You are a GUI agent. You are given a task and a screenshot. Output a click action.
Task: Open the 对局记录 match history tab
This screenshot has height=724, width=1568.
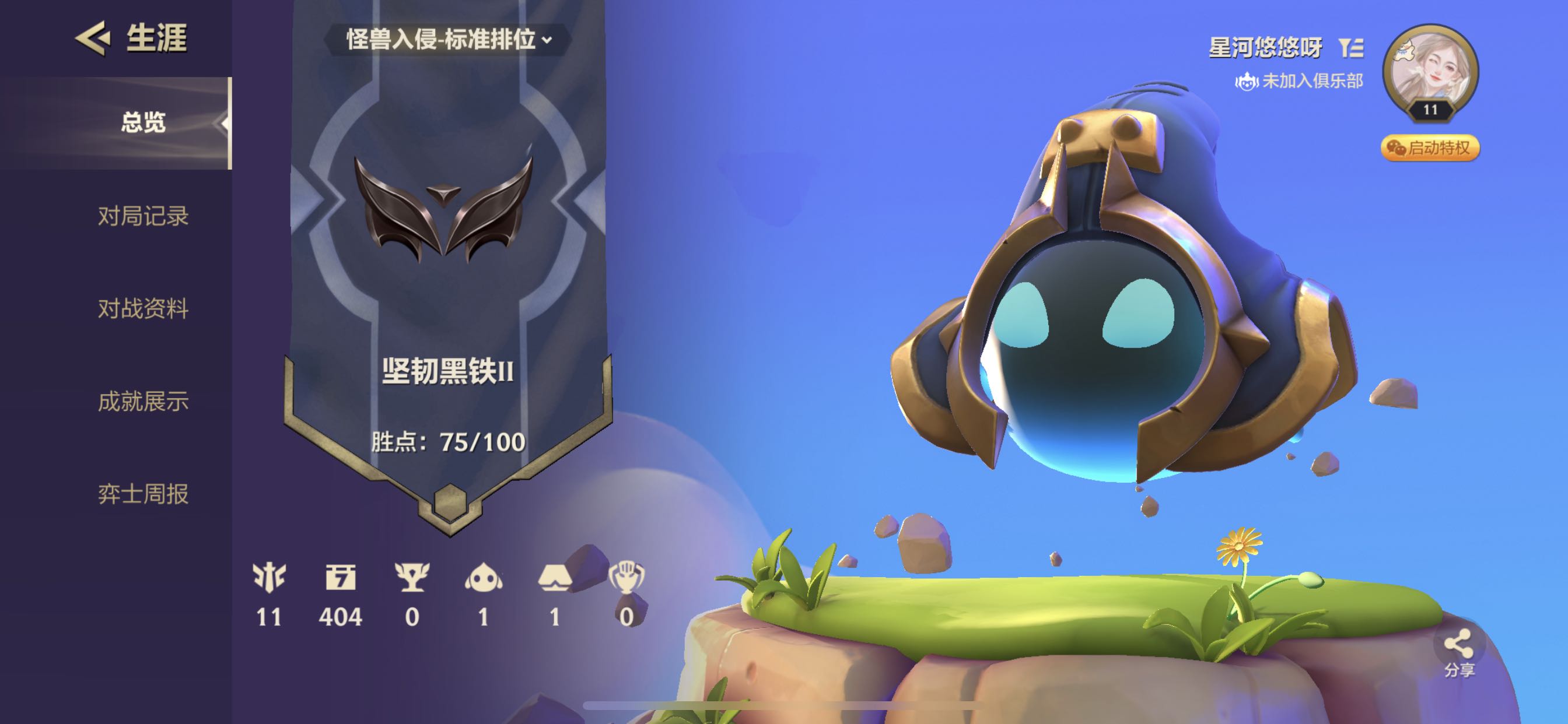tap(143, 216)
